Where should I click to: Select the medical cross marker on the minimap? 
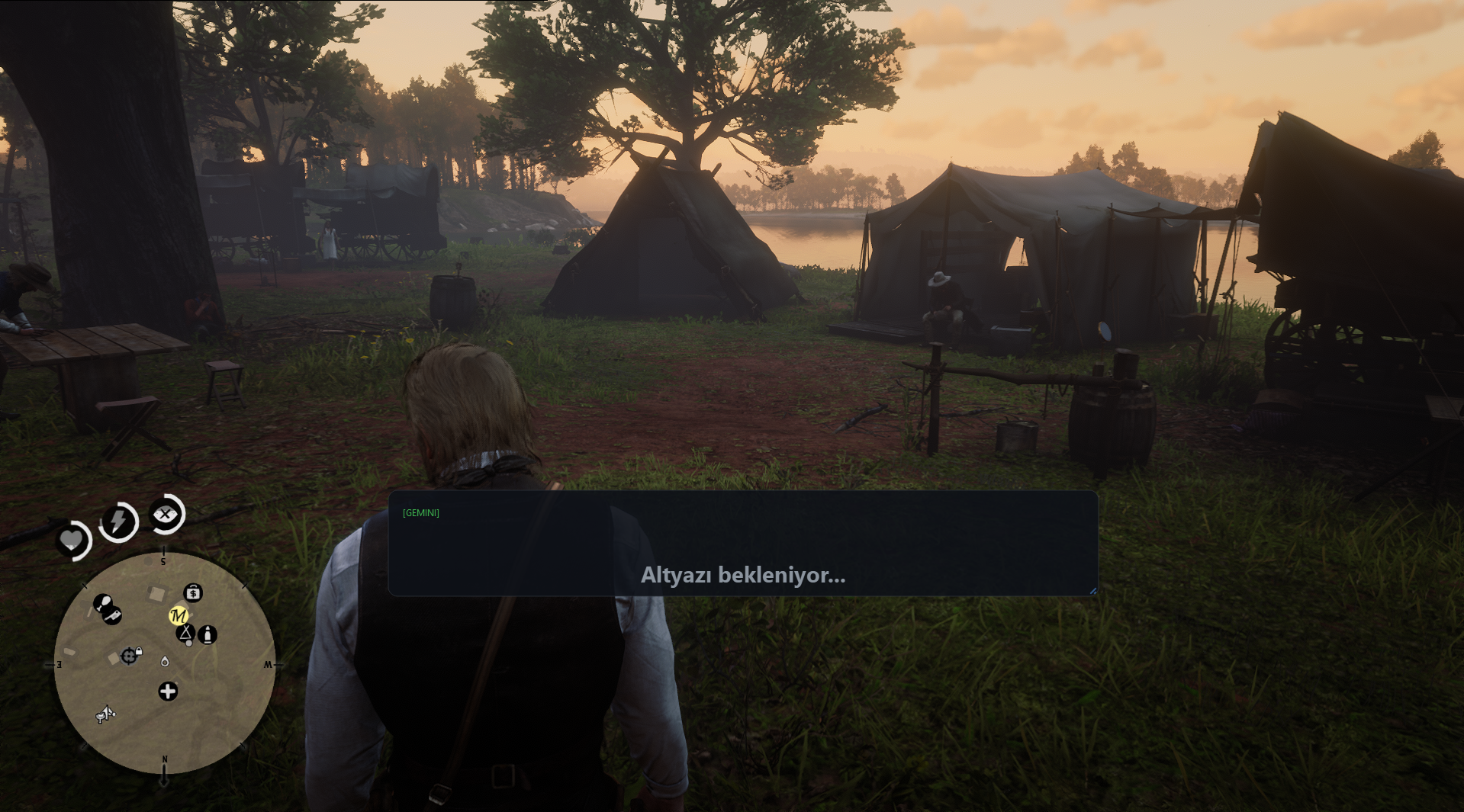[168, 692]
